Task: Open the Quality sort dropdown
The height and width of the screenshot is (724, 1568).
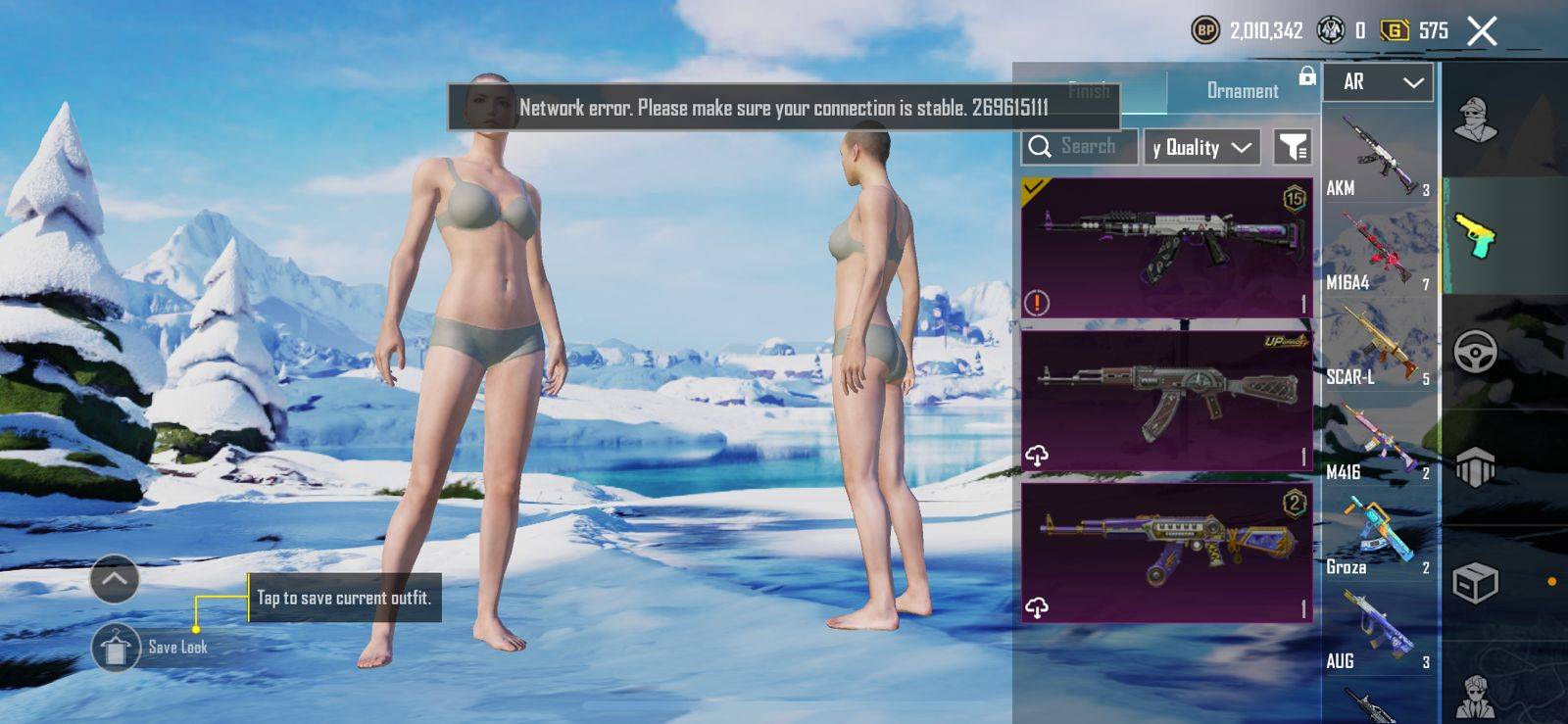Action: click(x=1202, y=148)
